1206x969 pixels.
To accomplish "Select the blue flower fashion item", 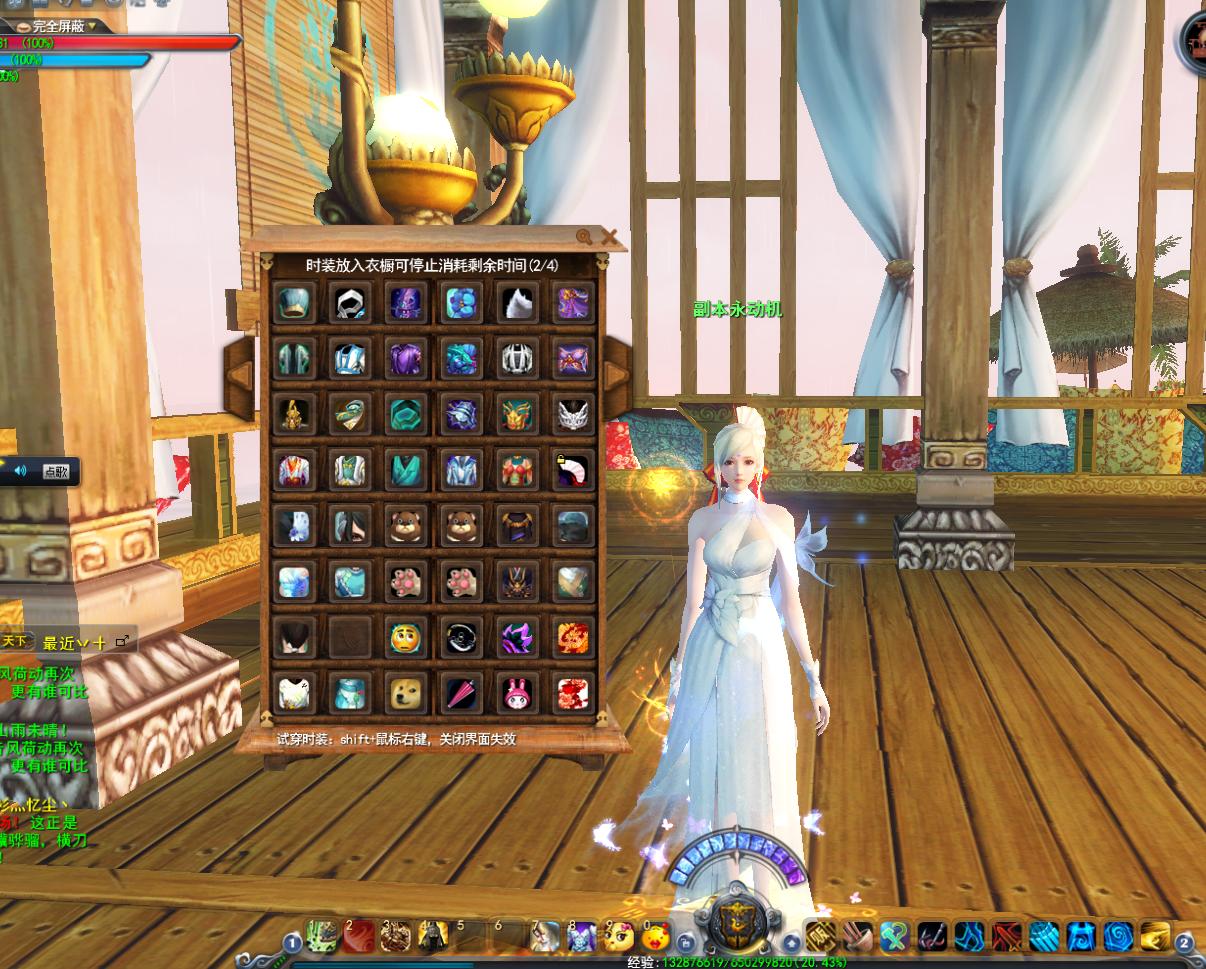I will [461, 302].
